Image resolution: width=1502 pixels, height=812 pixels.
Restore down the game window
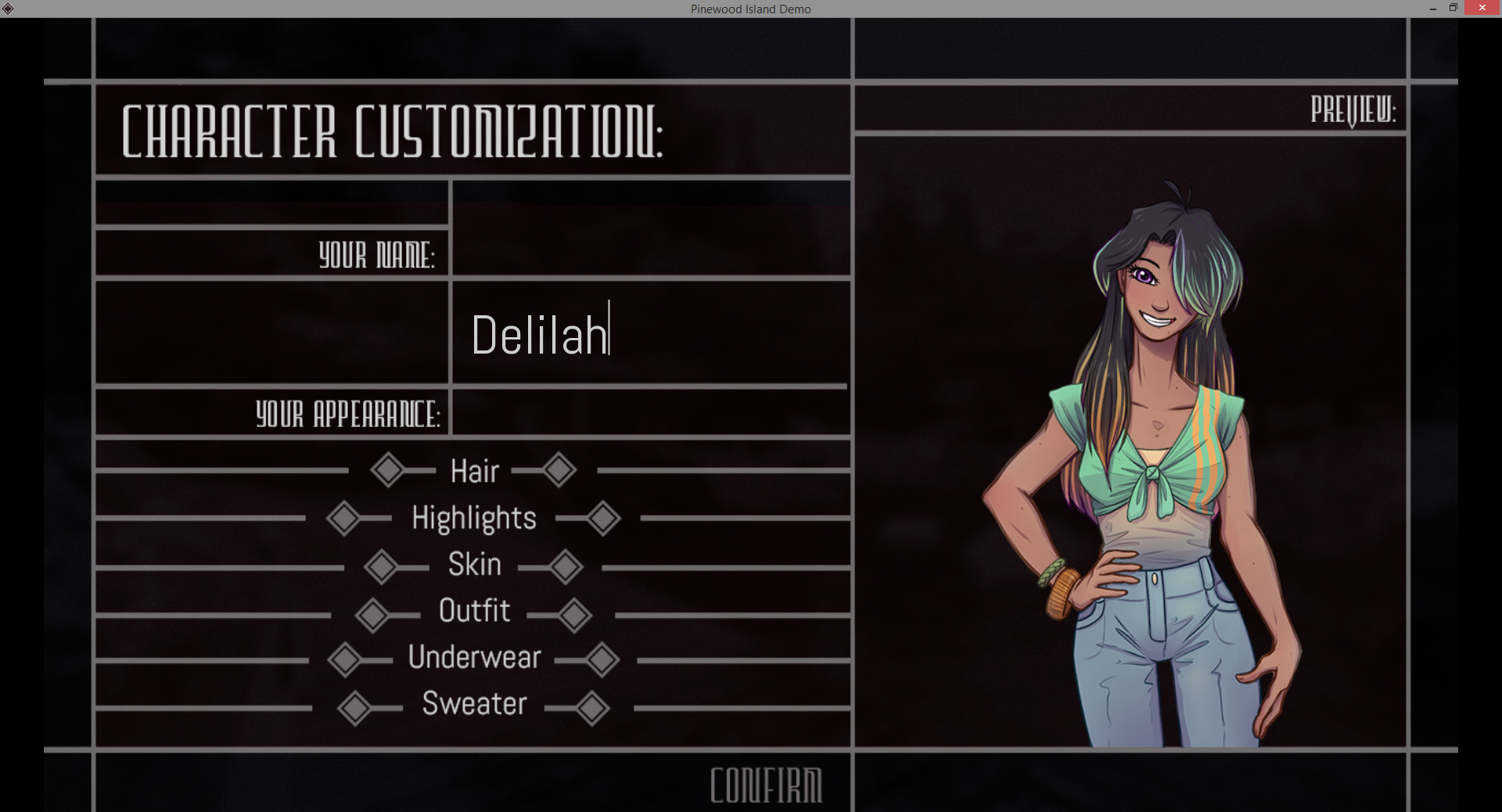pyautogui.click(x=1454, y=8)
